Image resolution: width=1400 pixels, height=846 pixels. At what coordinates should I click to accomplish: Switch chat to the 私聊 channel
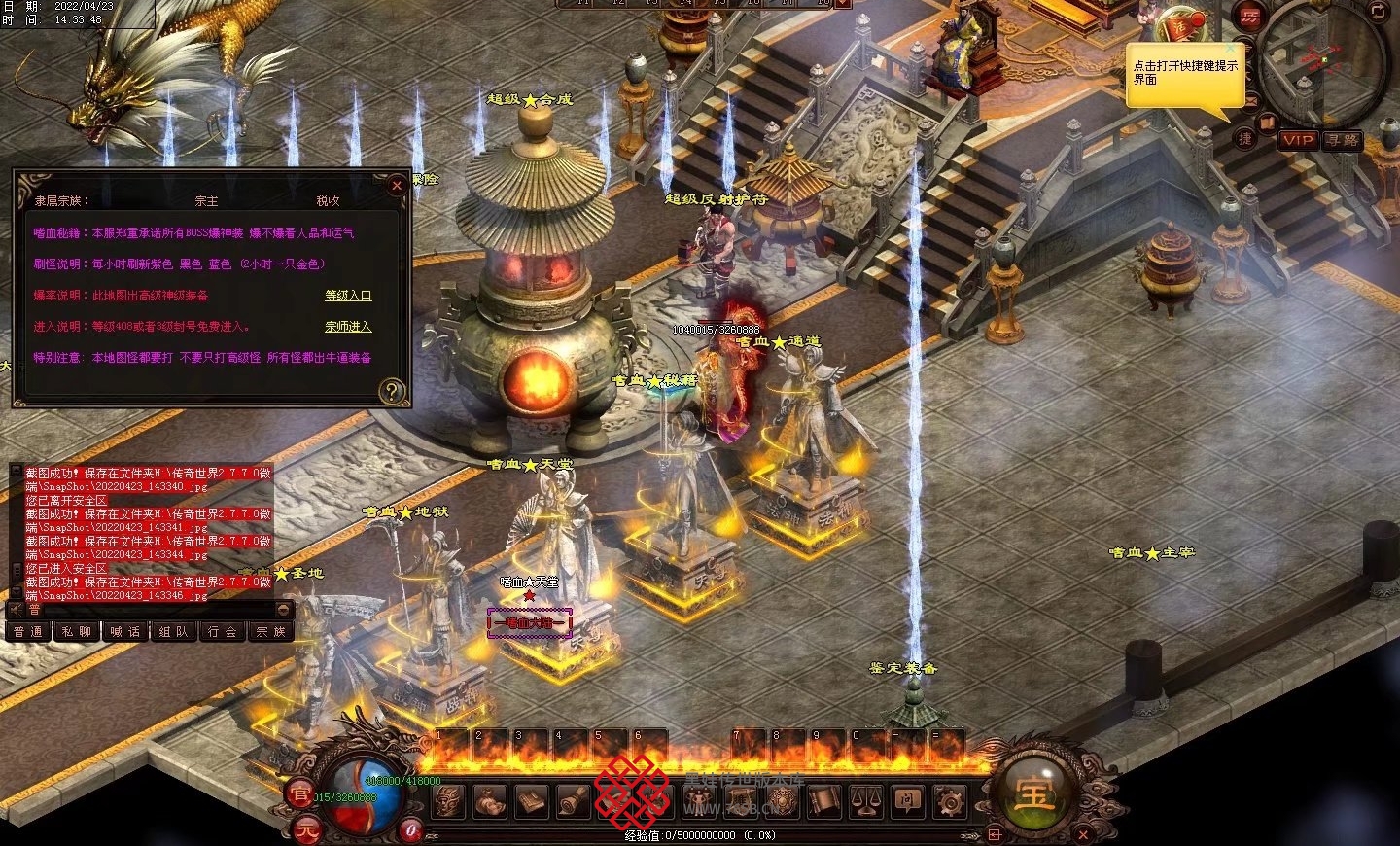coord(76,631)
